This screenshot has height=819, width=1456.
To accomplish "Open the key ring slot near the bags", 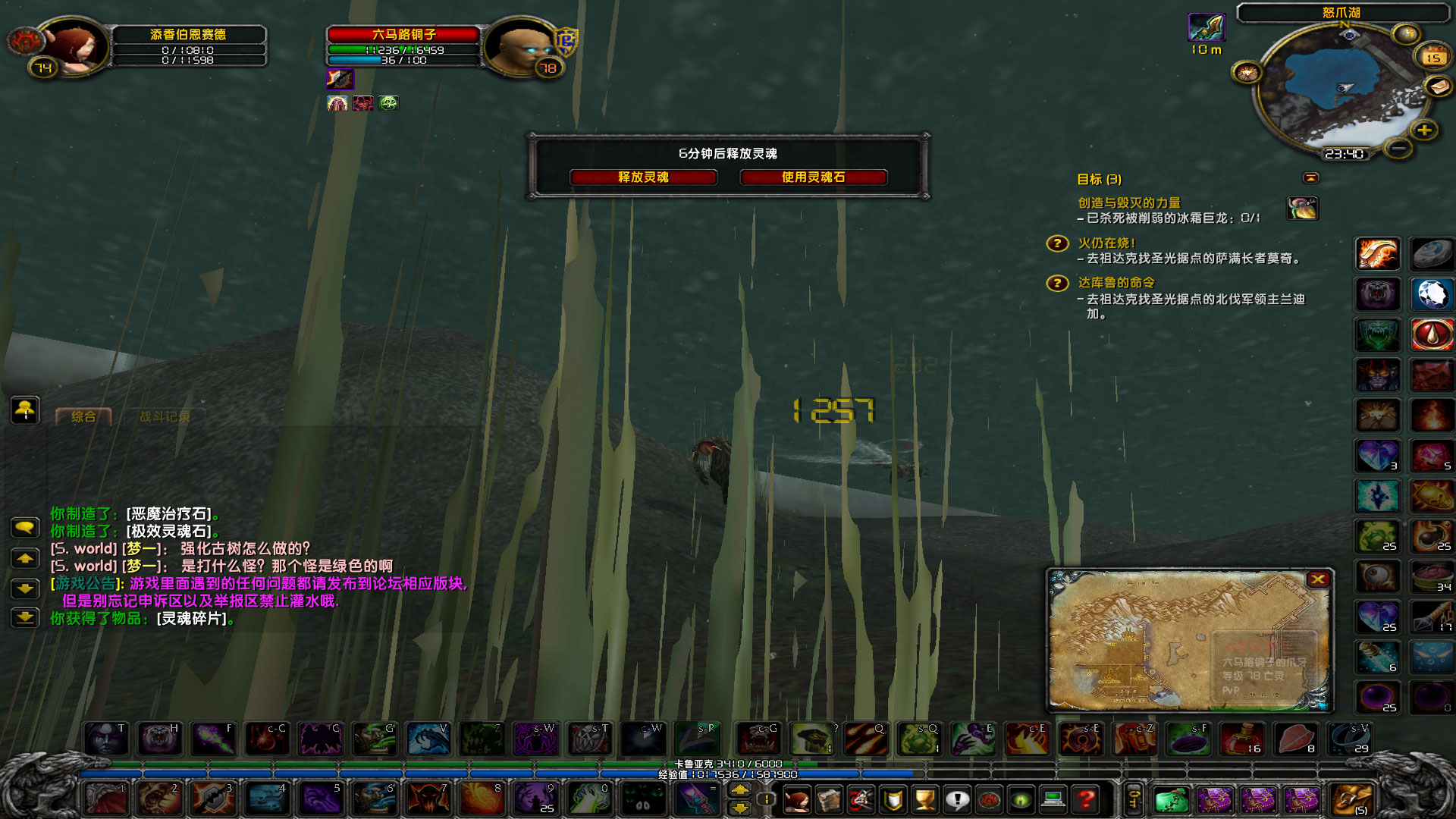I will pos(1134,799).
